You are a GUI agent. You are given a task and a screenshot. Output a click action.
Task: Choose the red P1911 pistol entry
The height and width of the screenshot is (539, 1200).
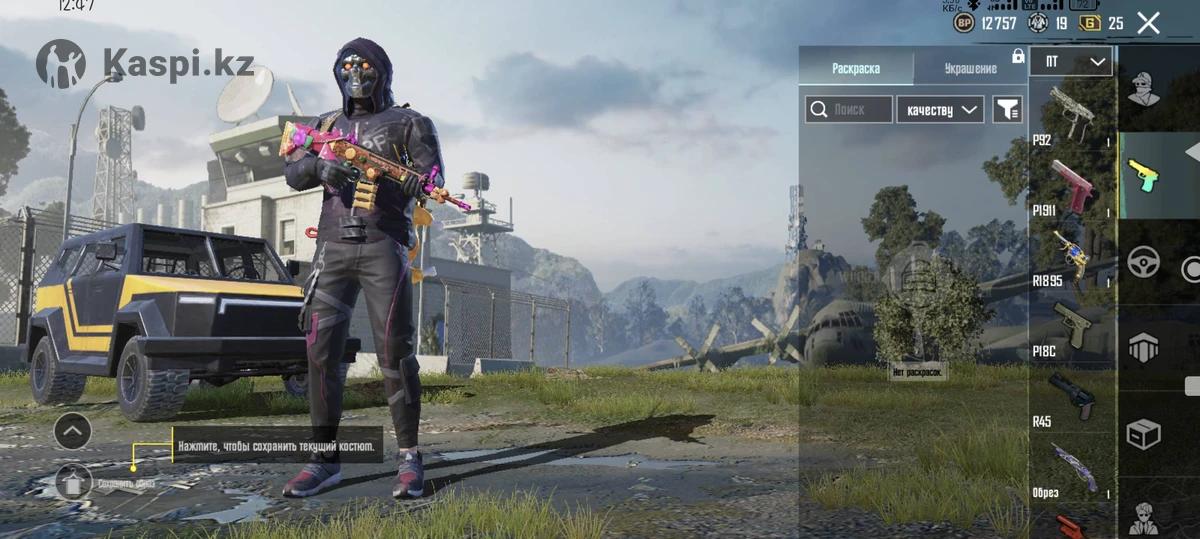tap(1072, 185)
